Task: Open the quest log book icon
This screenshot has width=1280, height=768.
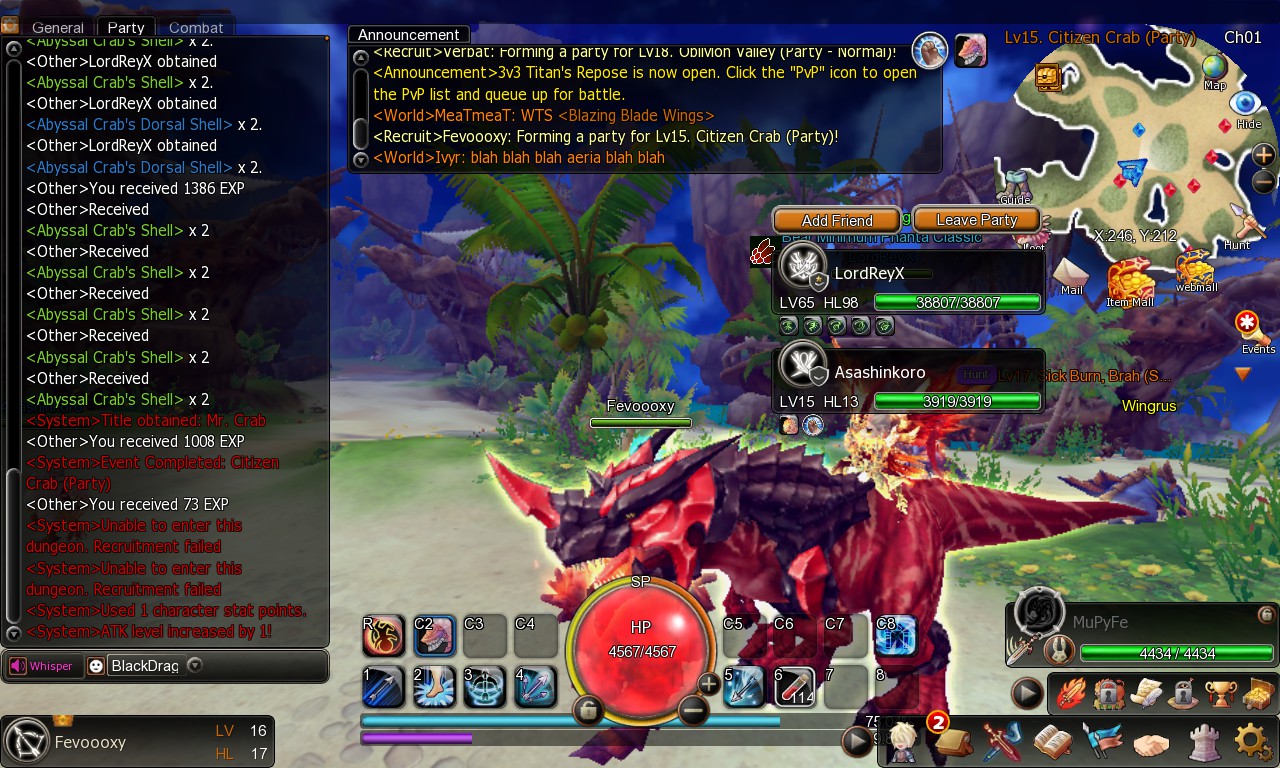Action: [x=1051, y=740]
